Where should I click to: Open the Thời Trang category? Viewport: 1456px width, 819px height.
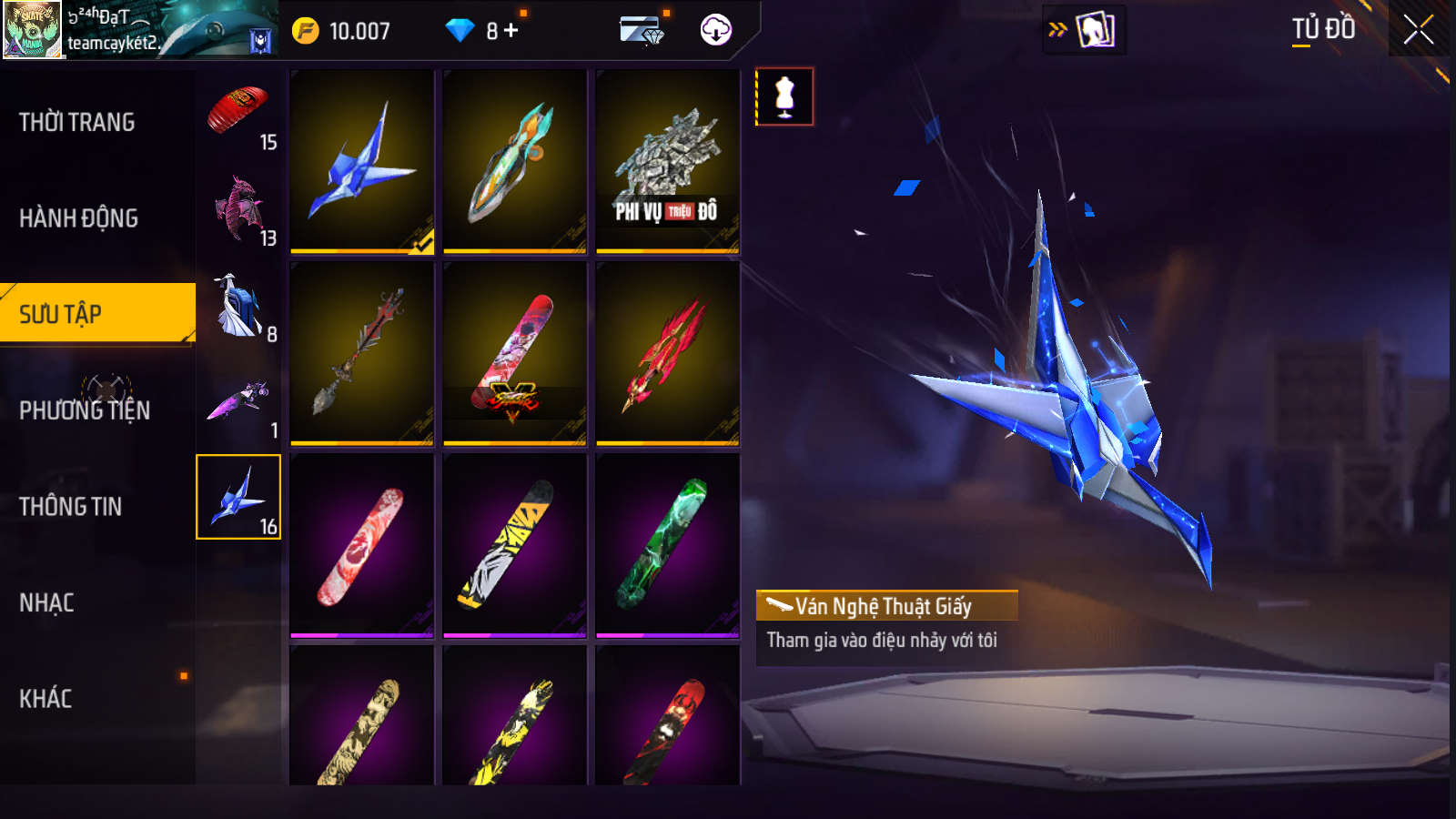77,122
